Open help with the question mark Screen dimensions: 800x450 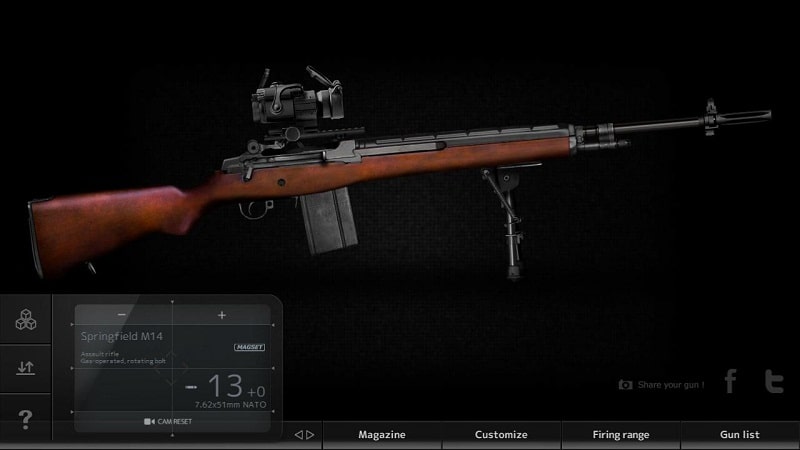(26, 420)
